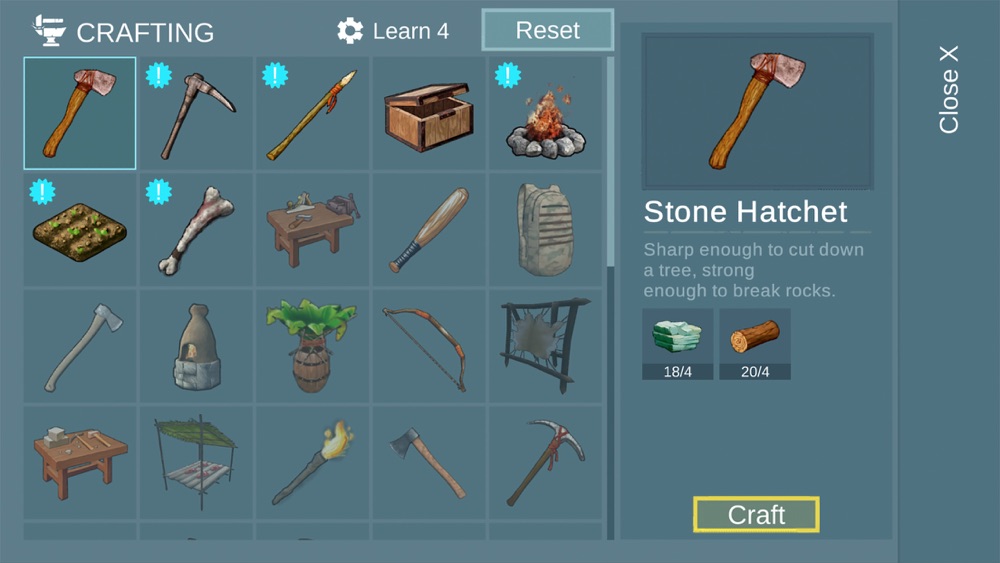Click the stone ingredient requirement slot
This screenshot has height=563, width=1000.
pos(677,343)
